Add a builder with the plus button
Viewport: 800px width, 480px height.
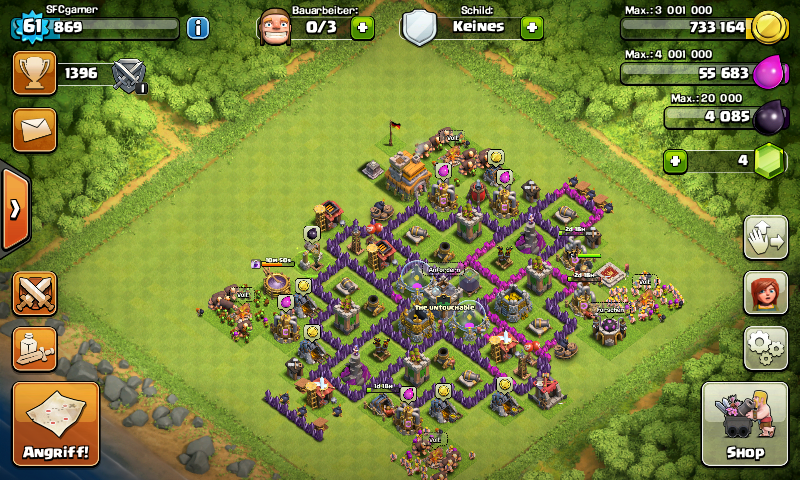[x=362, y=27]
